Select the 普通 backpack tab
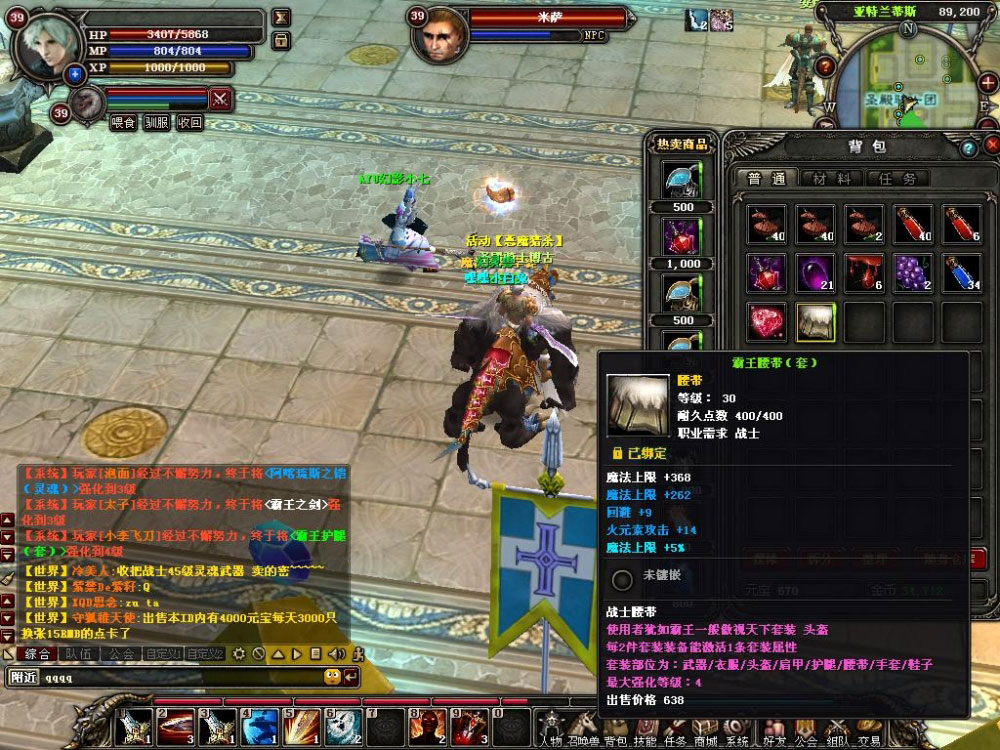 (x=767, y=179)
